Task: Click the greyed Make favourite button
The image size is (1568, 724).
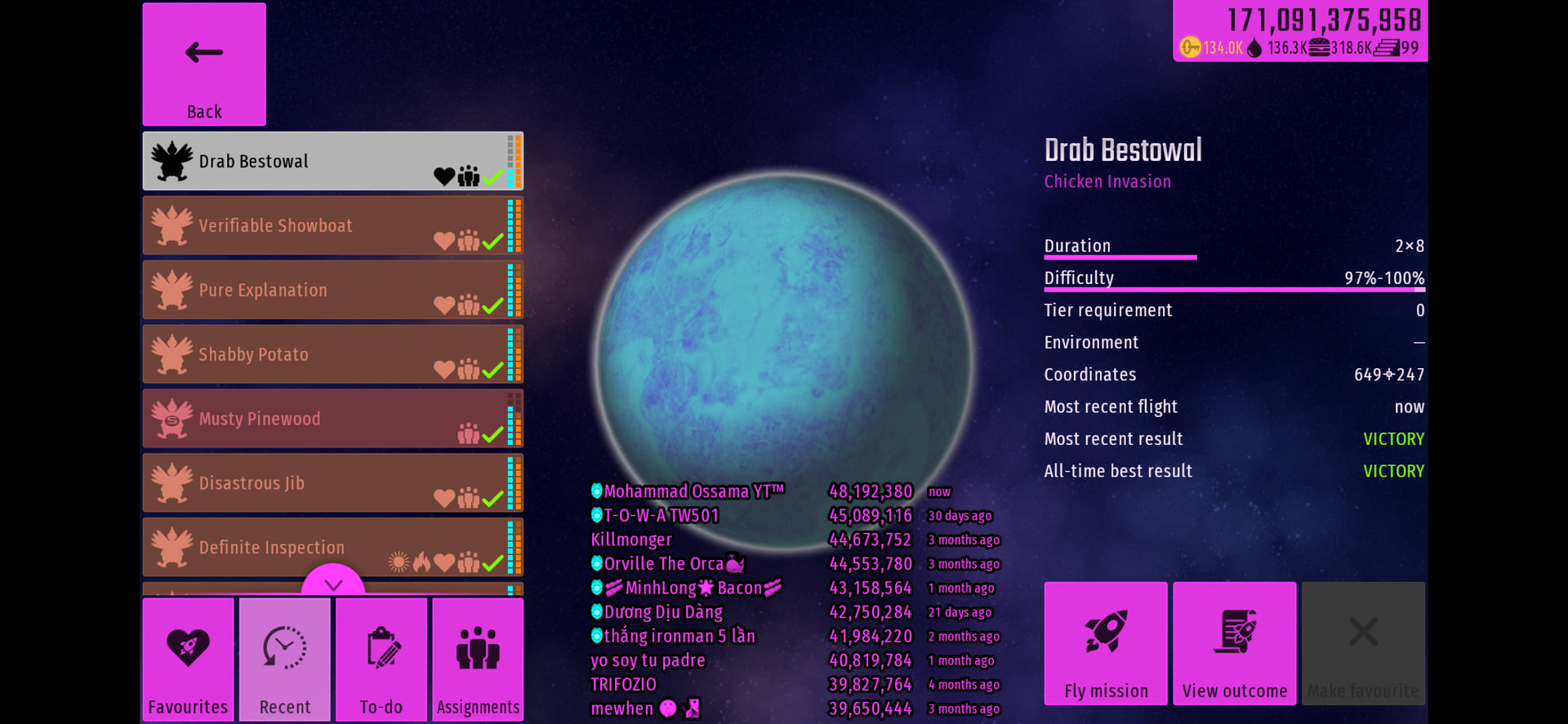Action: coord(1363,643)
